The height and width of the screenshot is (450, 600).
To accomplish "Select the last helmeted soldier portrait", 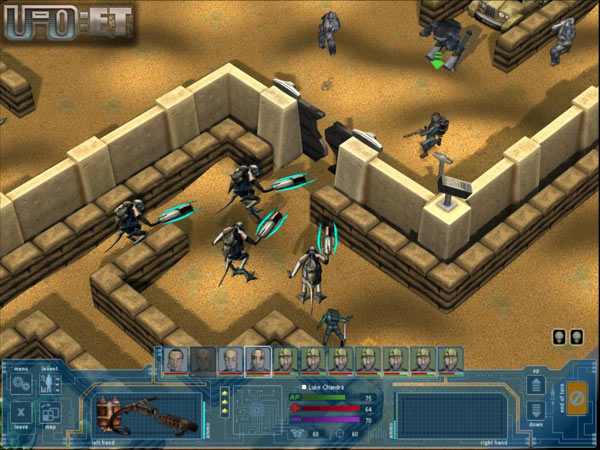I will tap(451, 359).
